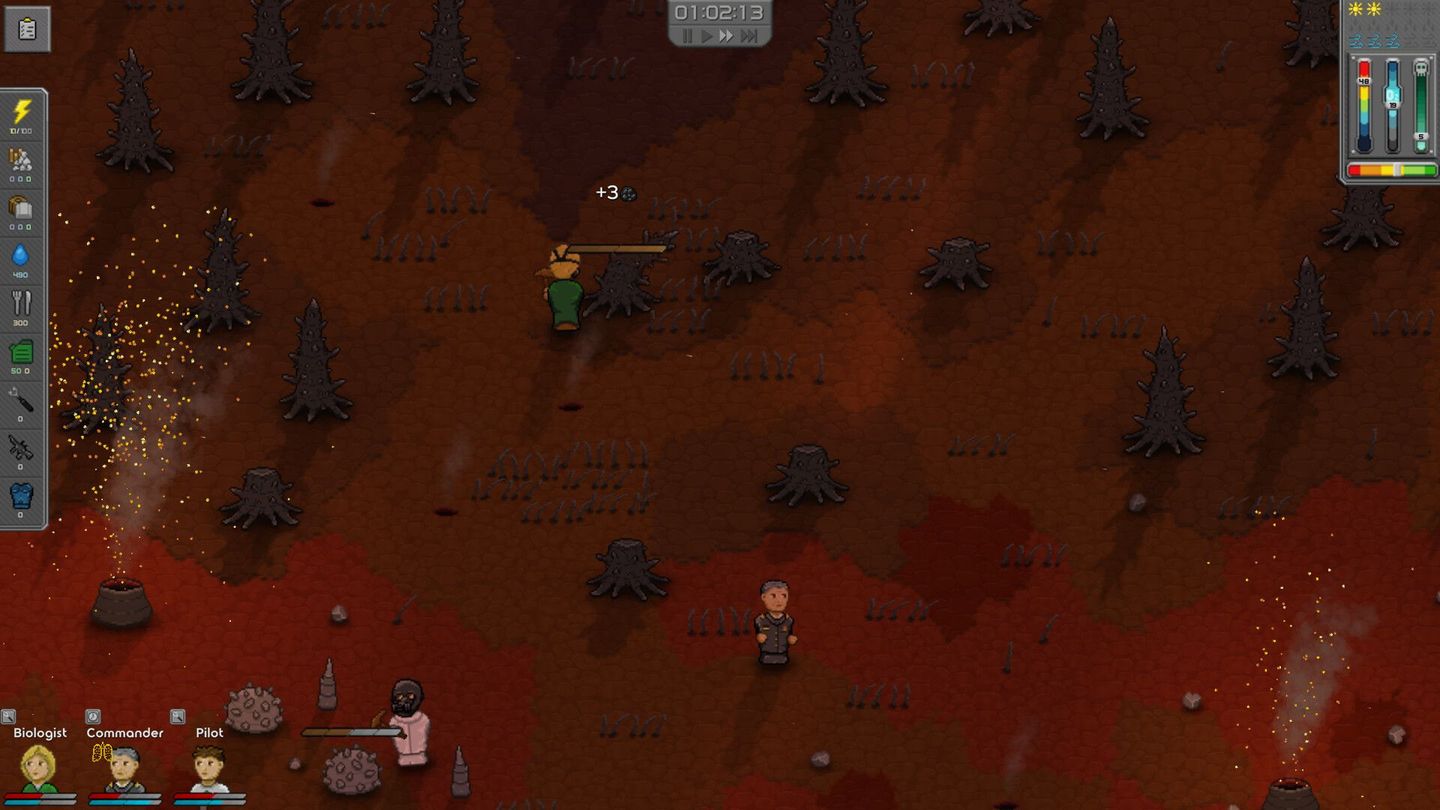Open the food rations icon showing 300
Image resolution: width=1440 pixels, height=810 pixels.
coord(22,303)
